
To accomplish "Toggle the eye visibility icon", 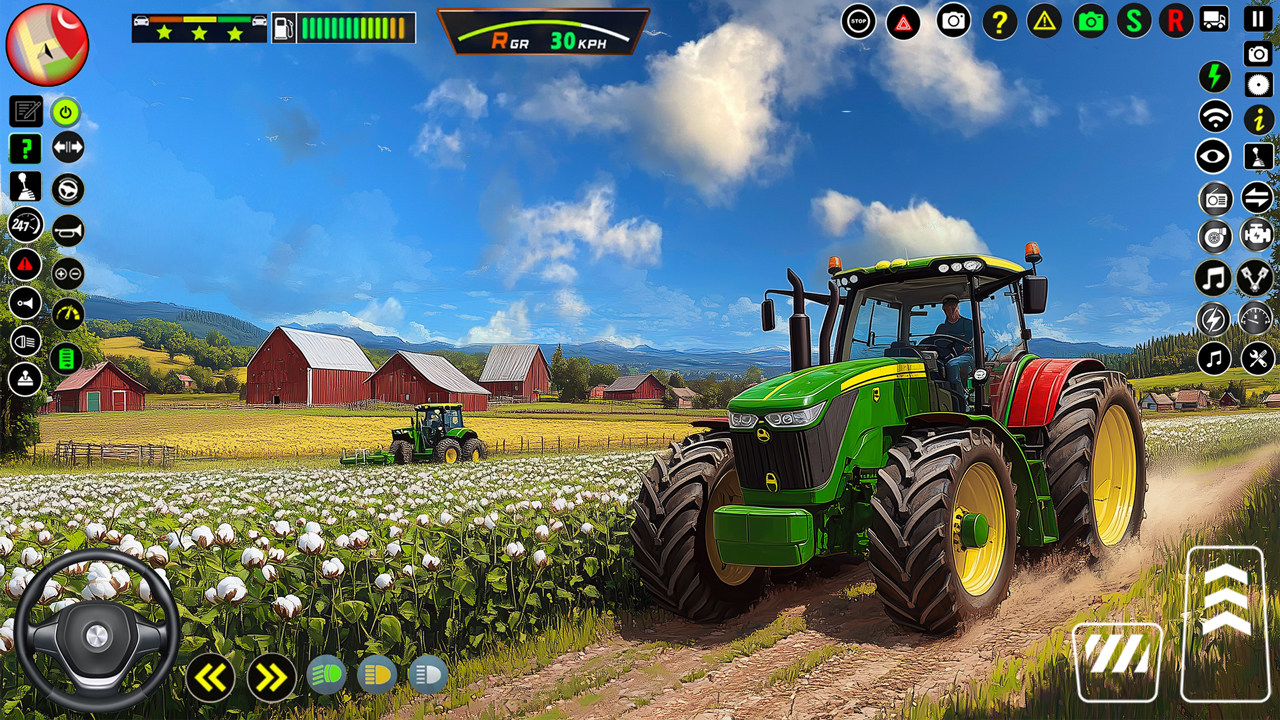I will (x=1213, y=156).
